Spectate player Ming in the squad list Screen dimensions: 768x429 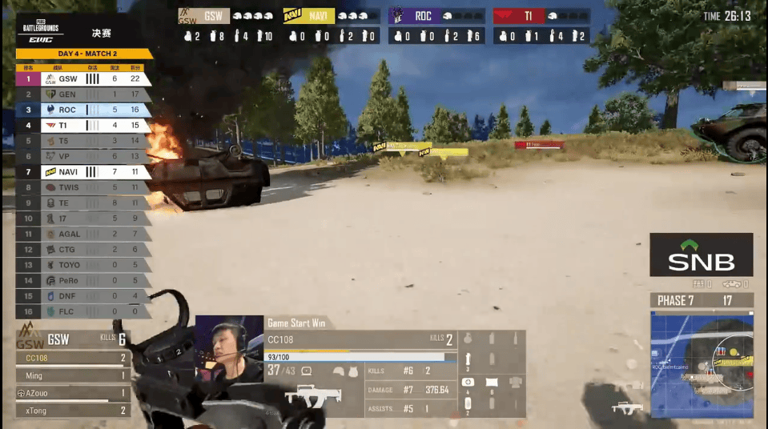pos(73,376)
